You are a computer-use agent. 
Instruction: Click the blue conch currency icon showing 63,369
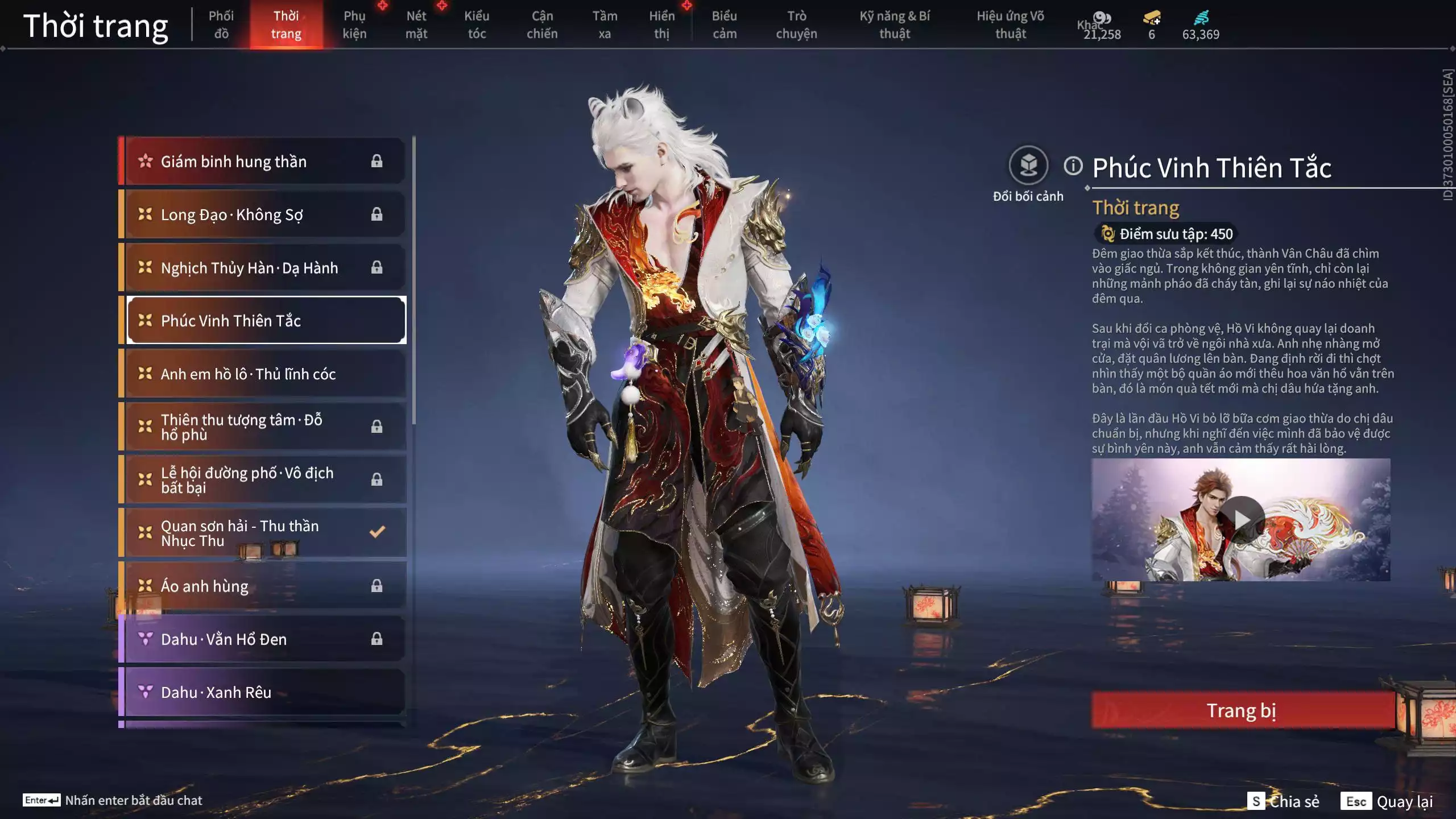[1200, 18]
